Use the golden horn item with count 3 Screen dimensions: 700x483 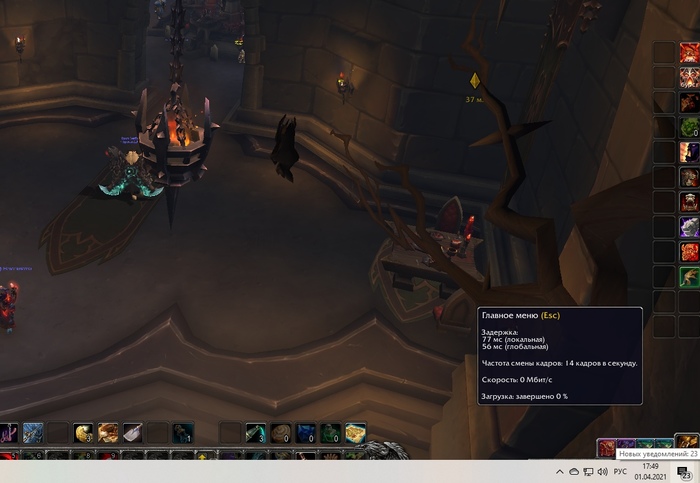[x=83, y=432]
